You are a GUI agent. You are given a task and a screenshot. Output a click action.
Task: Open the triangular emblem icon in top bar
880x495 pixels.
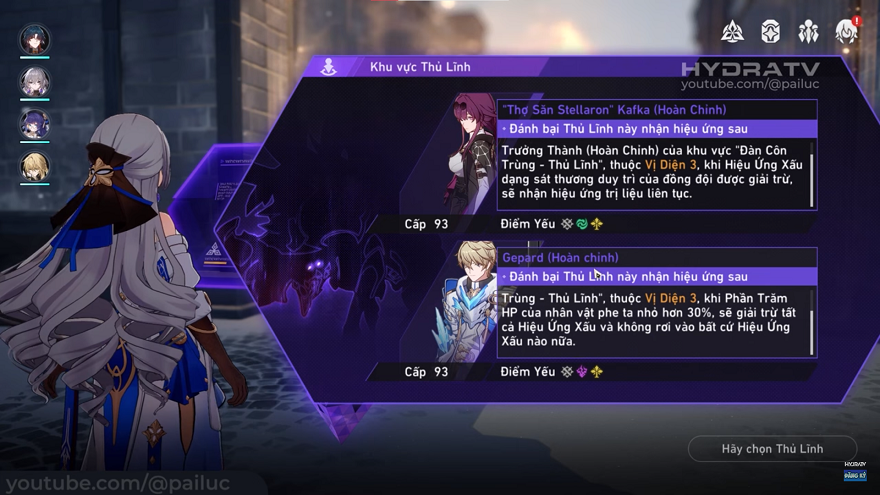pyautogui.click(x=733, y=32)
